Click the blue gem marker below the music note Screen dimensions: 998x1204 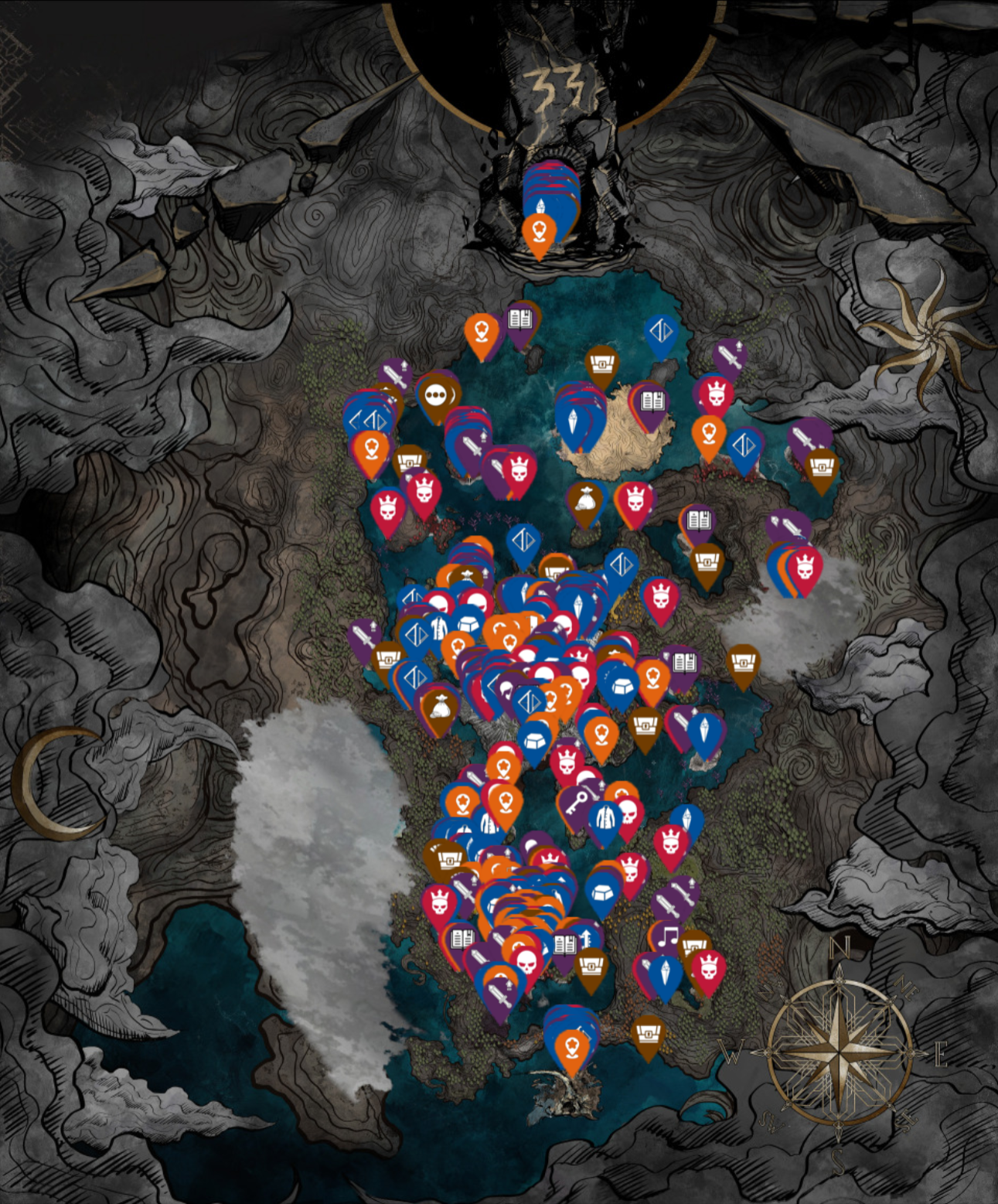coord(665,970)
